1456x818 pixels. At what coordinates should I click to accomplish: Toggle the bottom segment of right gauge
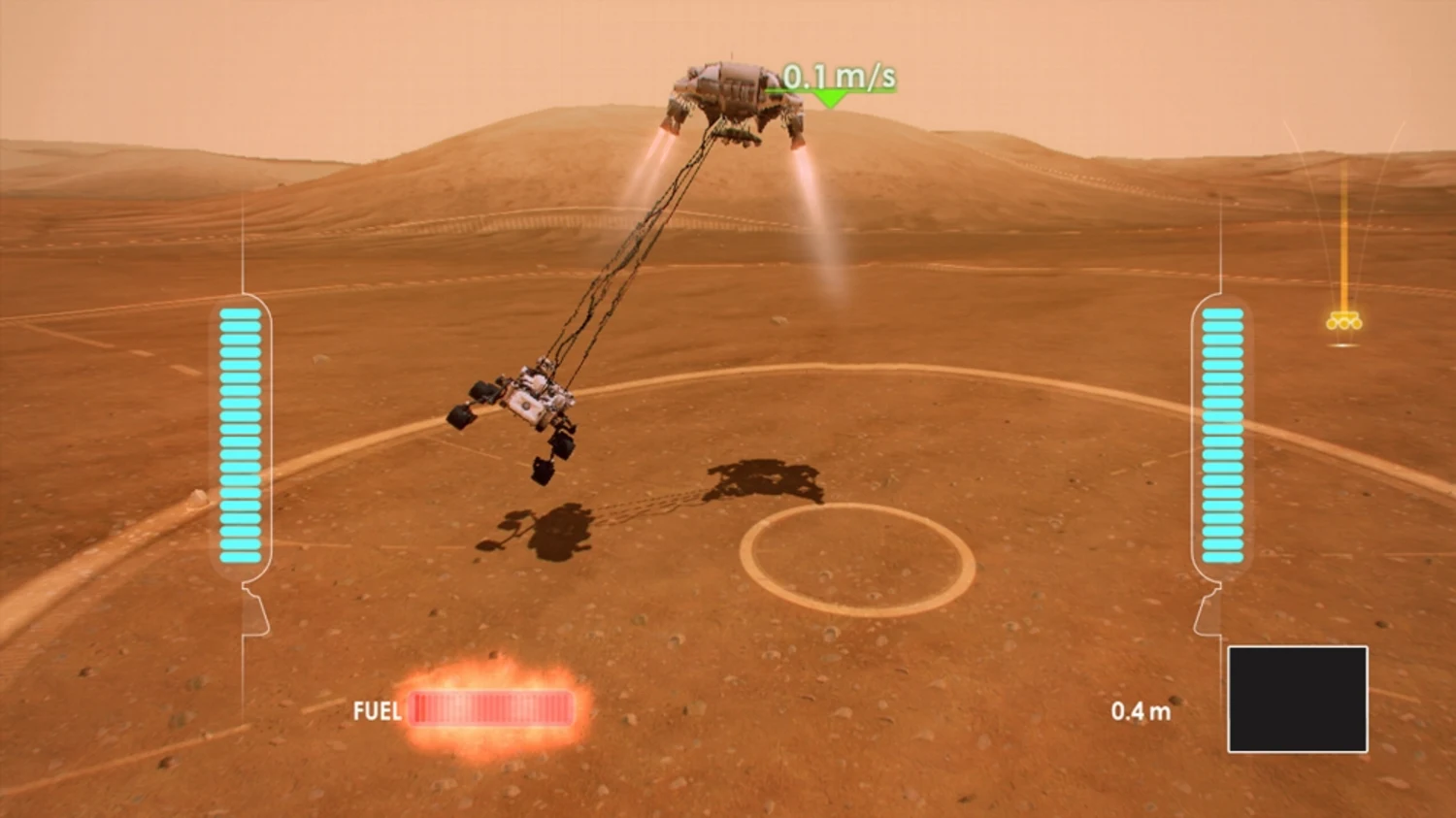click(x=1222, y=558)
